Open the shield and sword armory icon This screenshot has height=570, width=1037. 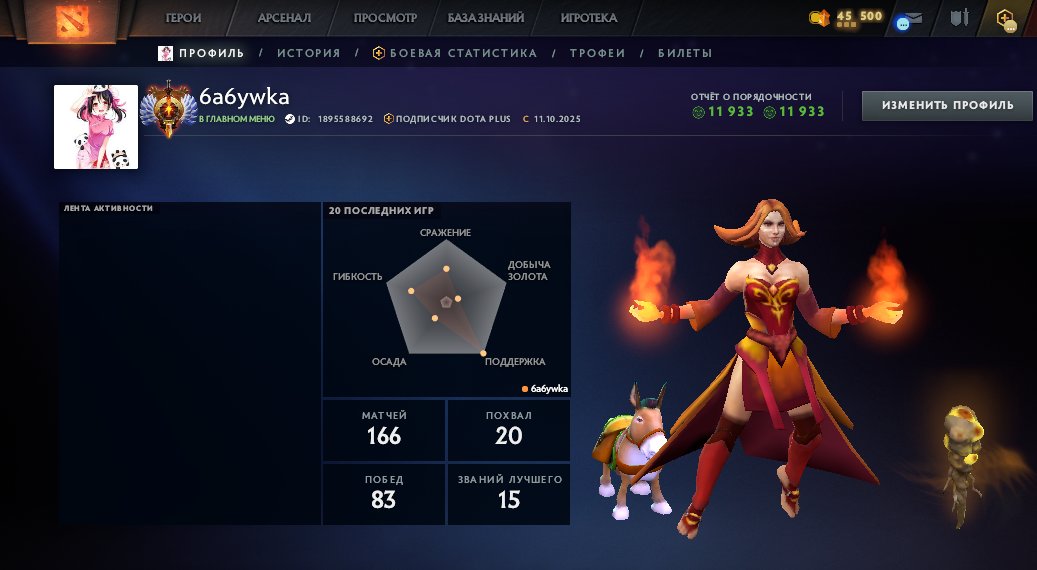click(x=960, y=18)
